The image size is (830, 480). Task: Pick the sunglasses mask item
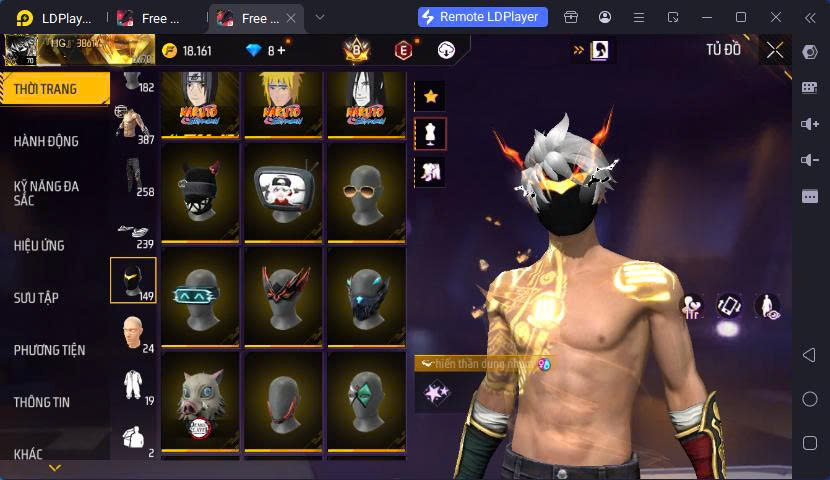366,189
